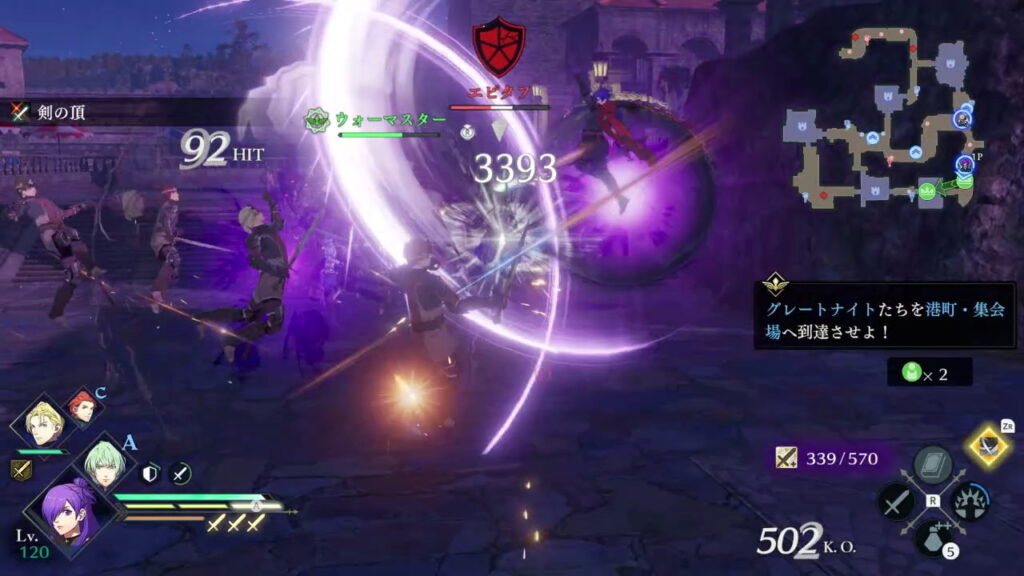The height and width of the screenshot is (576, 1024).
Task: Select the white shield buff icon
Action: tap(152, 473)
